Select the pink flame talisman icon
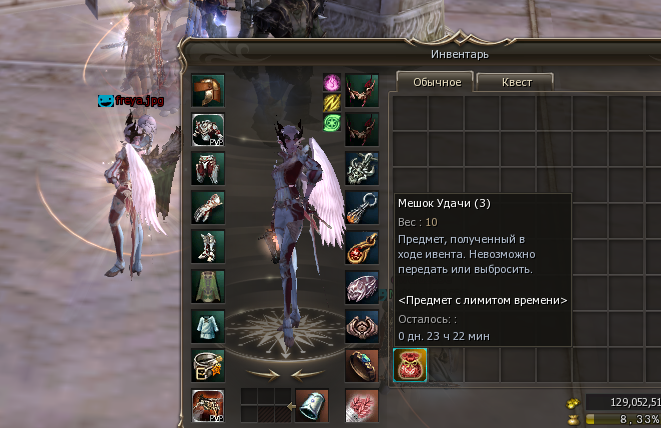 click(332, 83)
